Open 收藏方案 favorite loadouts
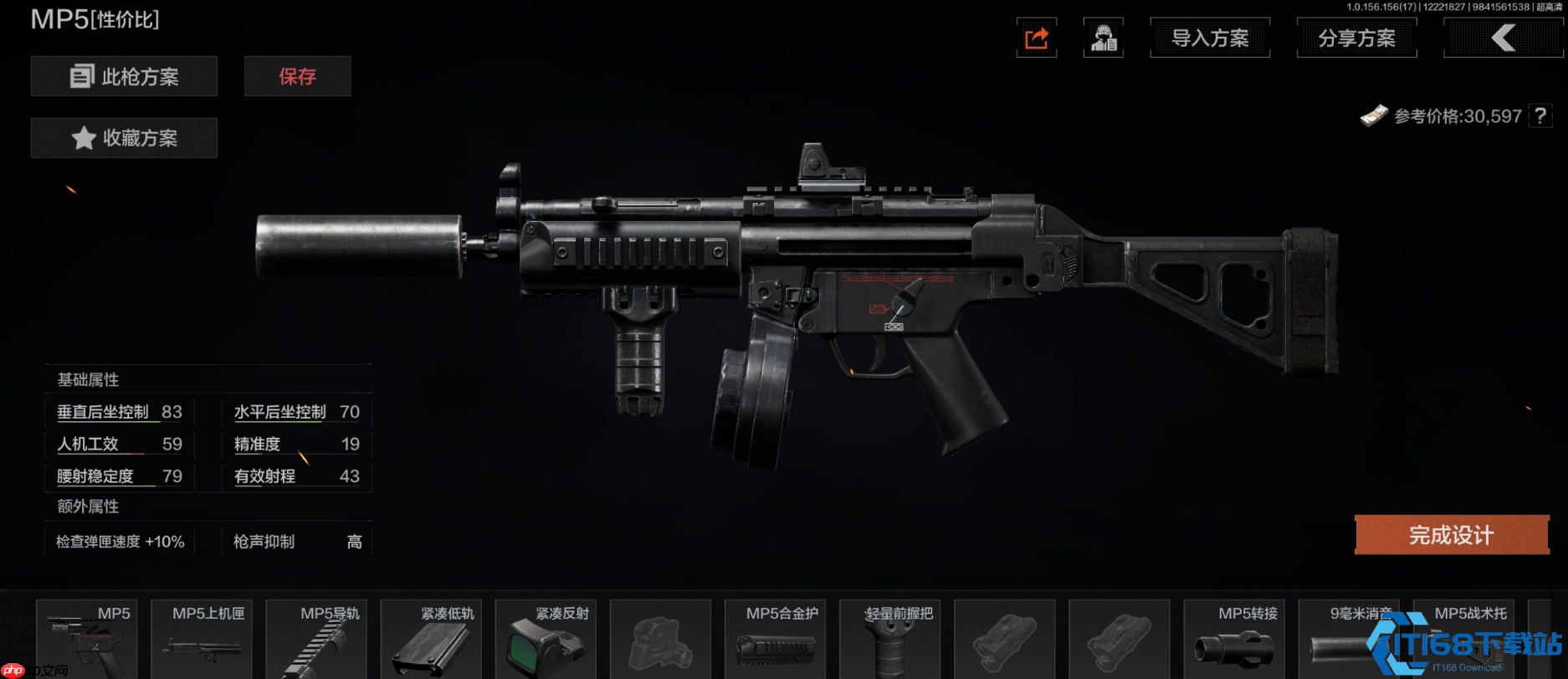 coord(124,138)
